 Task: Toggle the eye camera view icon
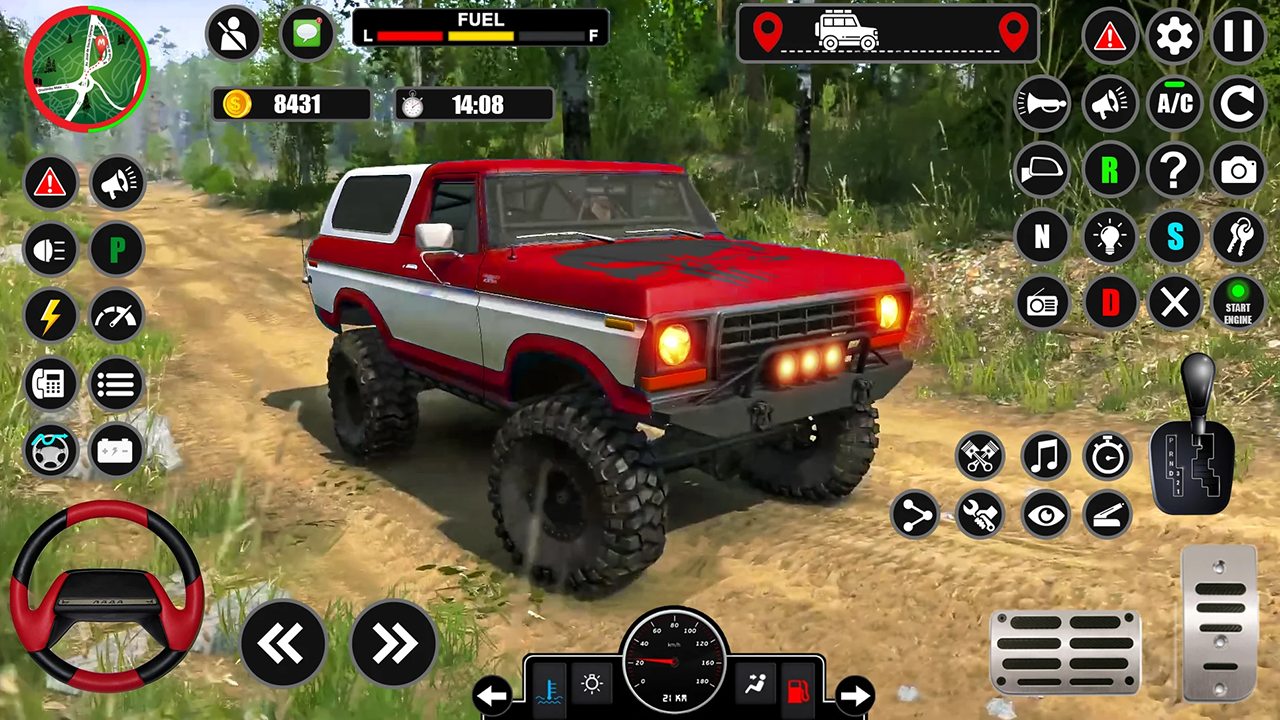pos(1045,514)
